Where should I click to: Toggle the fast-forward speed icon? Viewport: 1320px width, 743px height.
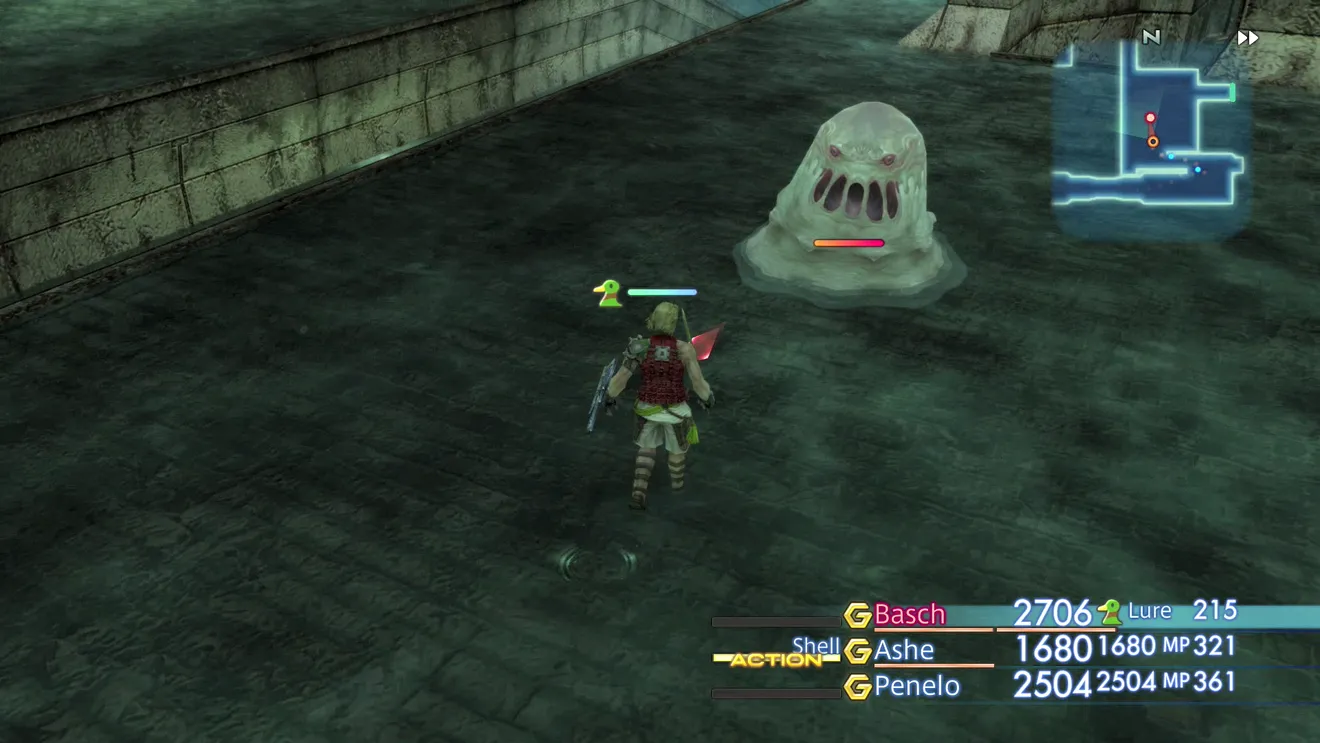pyautogui.click(x=1247, y=38)
